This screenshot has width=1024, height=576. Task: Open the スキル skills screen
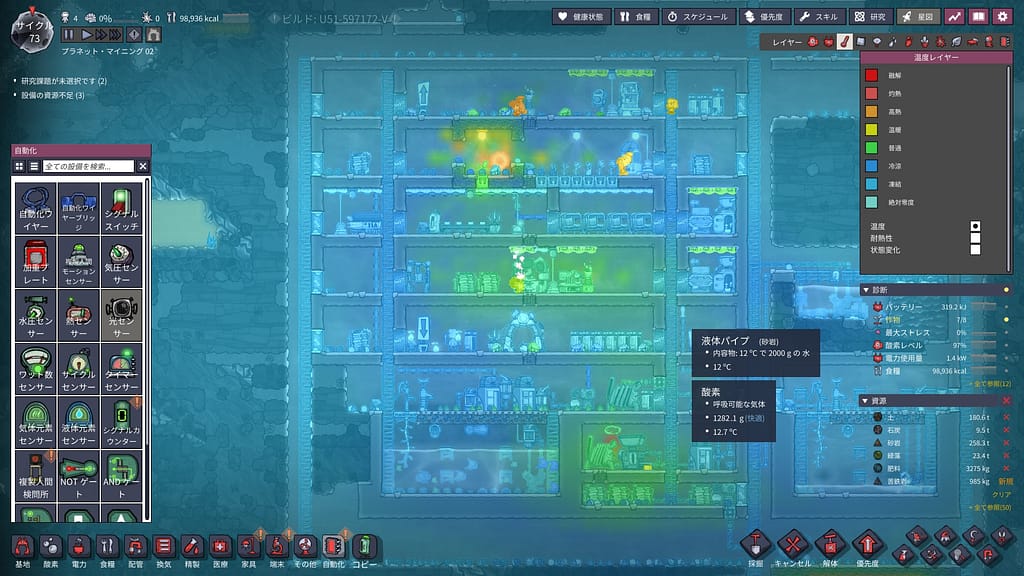817,17
